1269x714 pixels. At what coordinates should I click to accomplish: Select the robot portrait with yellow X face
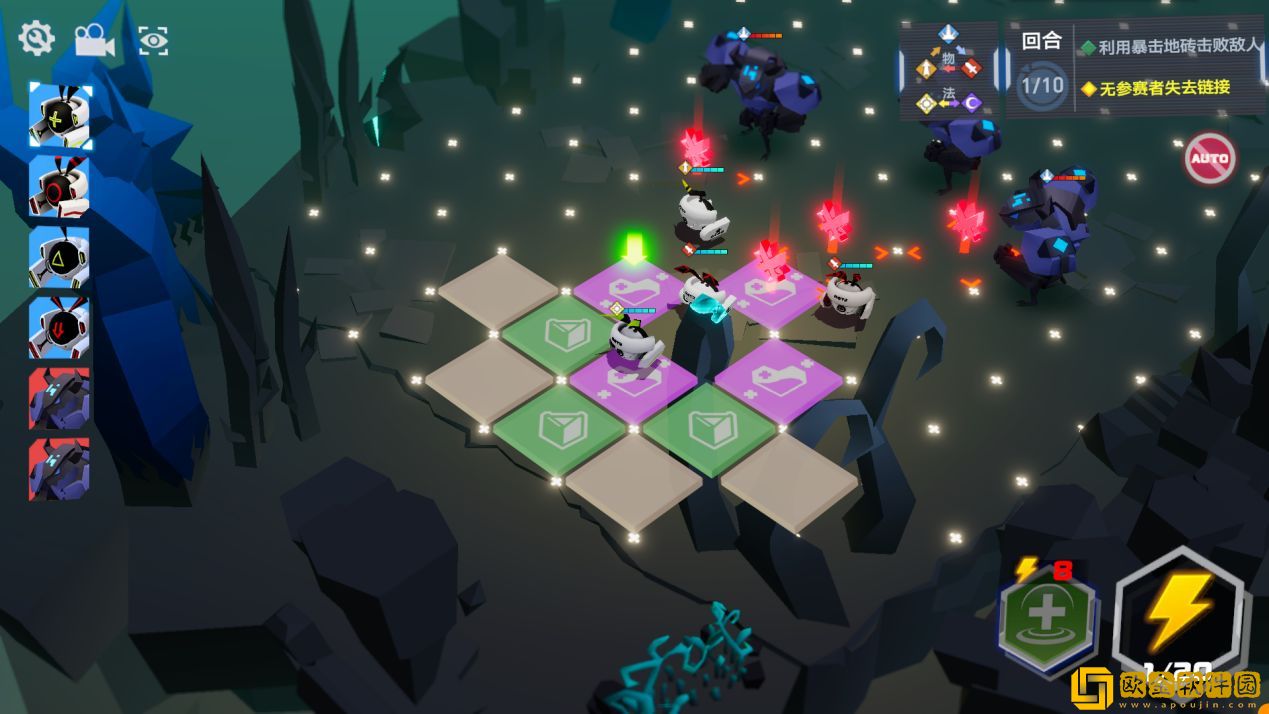coord(61,116)
